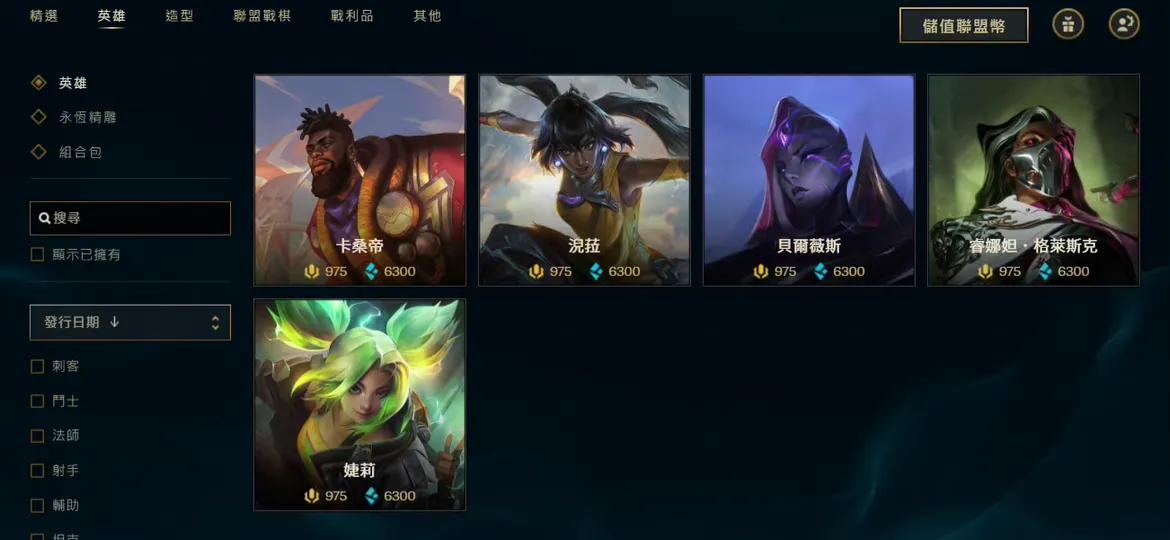The width and height of the screenshot is (1170, 540).
Task: Click the 儲值聯盟幣 purchase button
Action: 963,25
